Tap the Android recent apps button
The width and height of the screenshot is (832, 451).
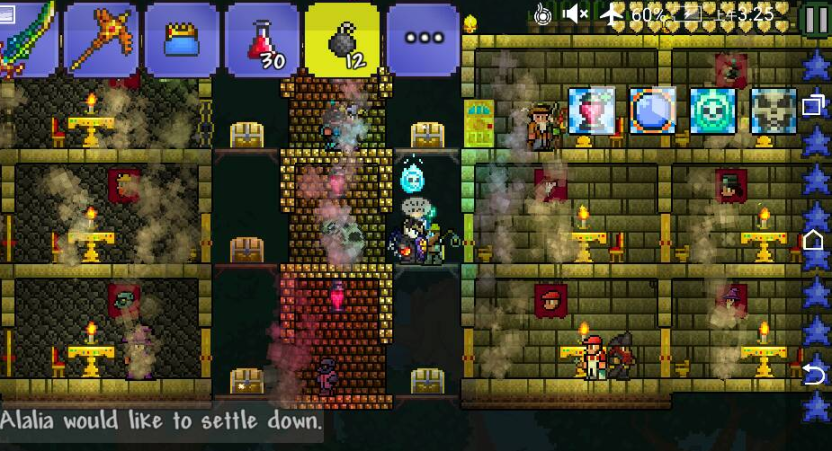tap(814, 104)
